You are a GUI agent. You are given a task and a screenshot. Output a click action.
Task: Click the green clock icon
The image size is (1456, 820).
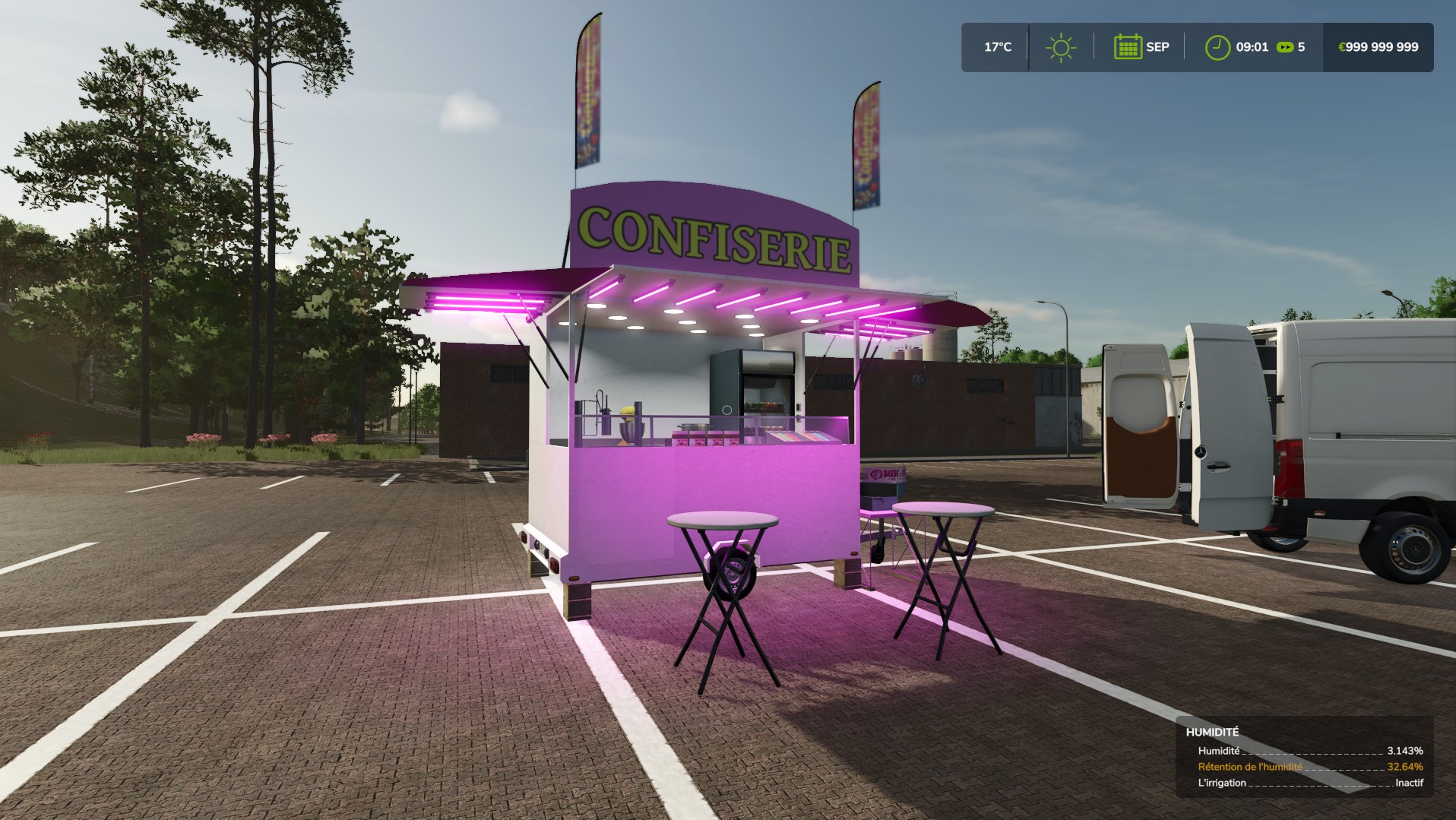point(1217,46)
